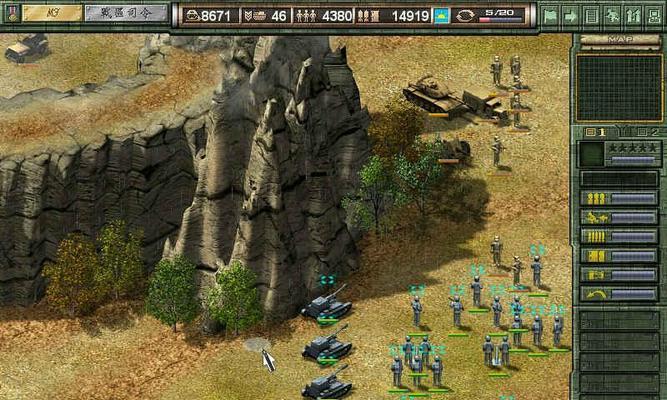Image resolution: width=667 pixels, height=400 pixels.
Task: Open the M3 button at top left
Action: coord(51,13)
